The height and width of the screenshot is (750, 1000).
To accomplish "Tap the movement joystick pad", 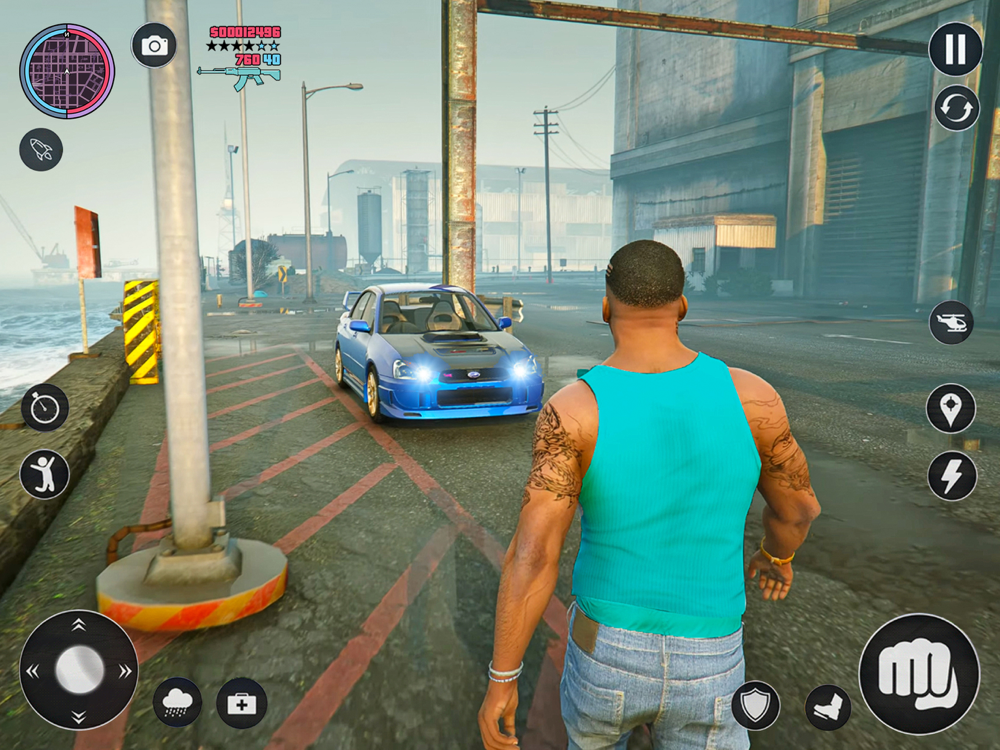I will click(79, 669).
